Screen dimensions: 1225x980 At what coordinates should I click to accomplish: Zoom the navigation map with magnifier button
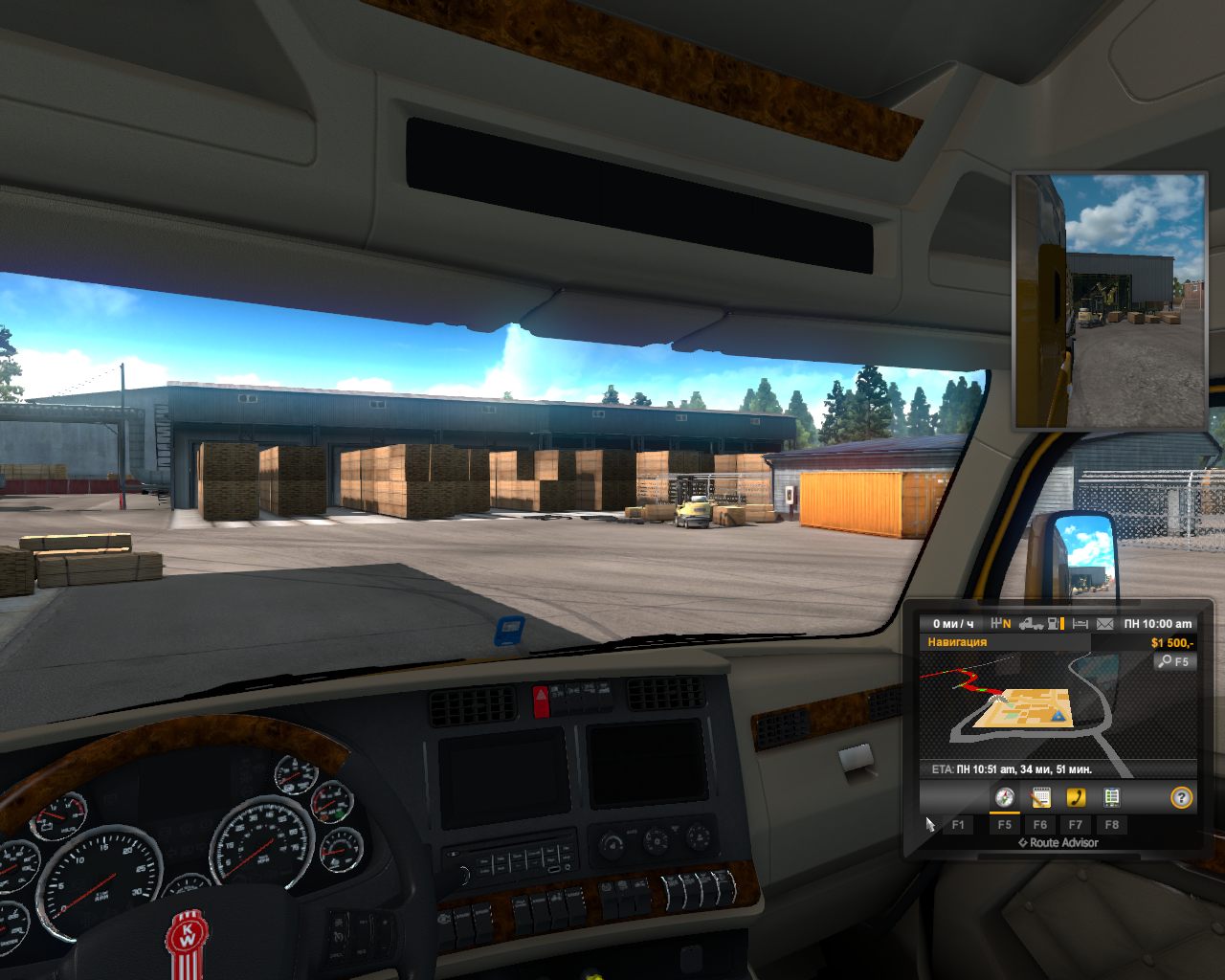point(1174,661)
